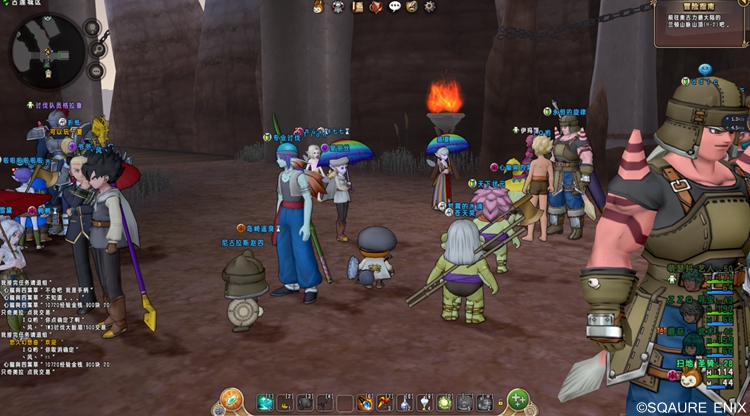Click the orange round button with green gem
The width and height of the screenshot is (750, 416).
(232, 399)
